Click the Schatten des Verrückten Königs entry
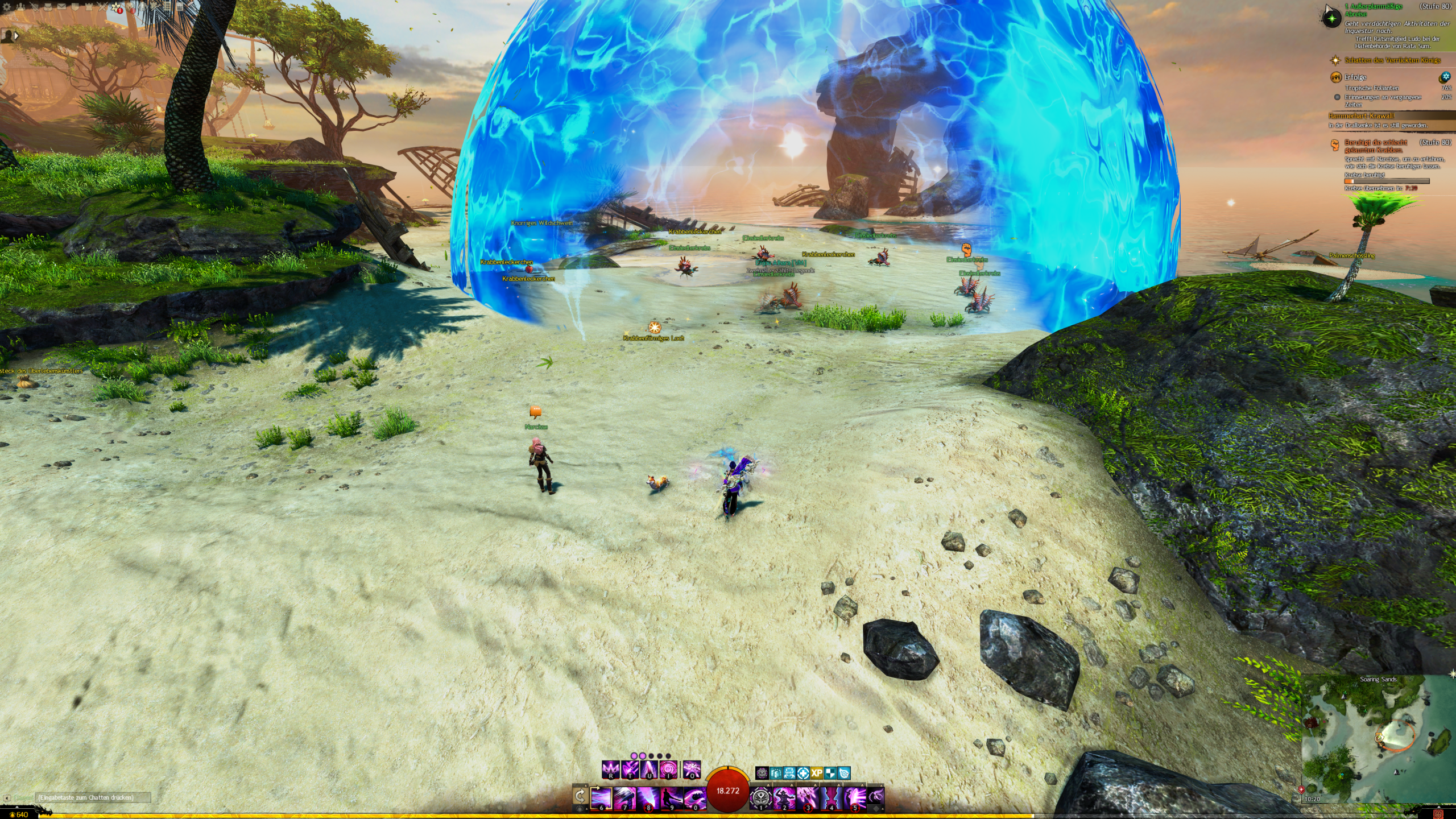This screenshot has width=1456, height=819. point(1392,60)
